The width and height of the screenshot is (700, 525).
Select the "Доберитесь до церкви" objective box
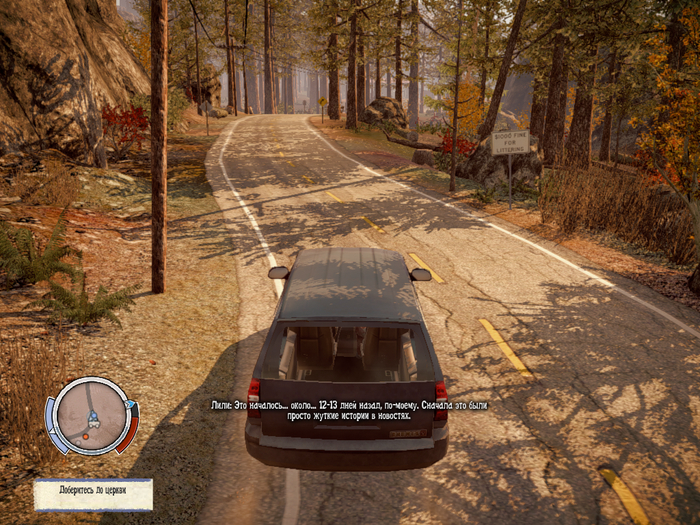point(93,494)
